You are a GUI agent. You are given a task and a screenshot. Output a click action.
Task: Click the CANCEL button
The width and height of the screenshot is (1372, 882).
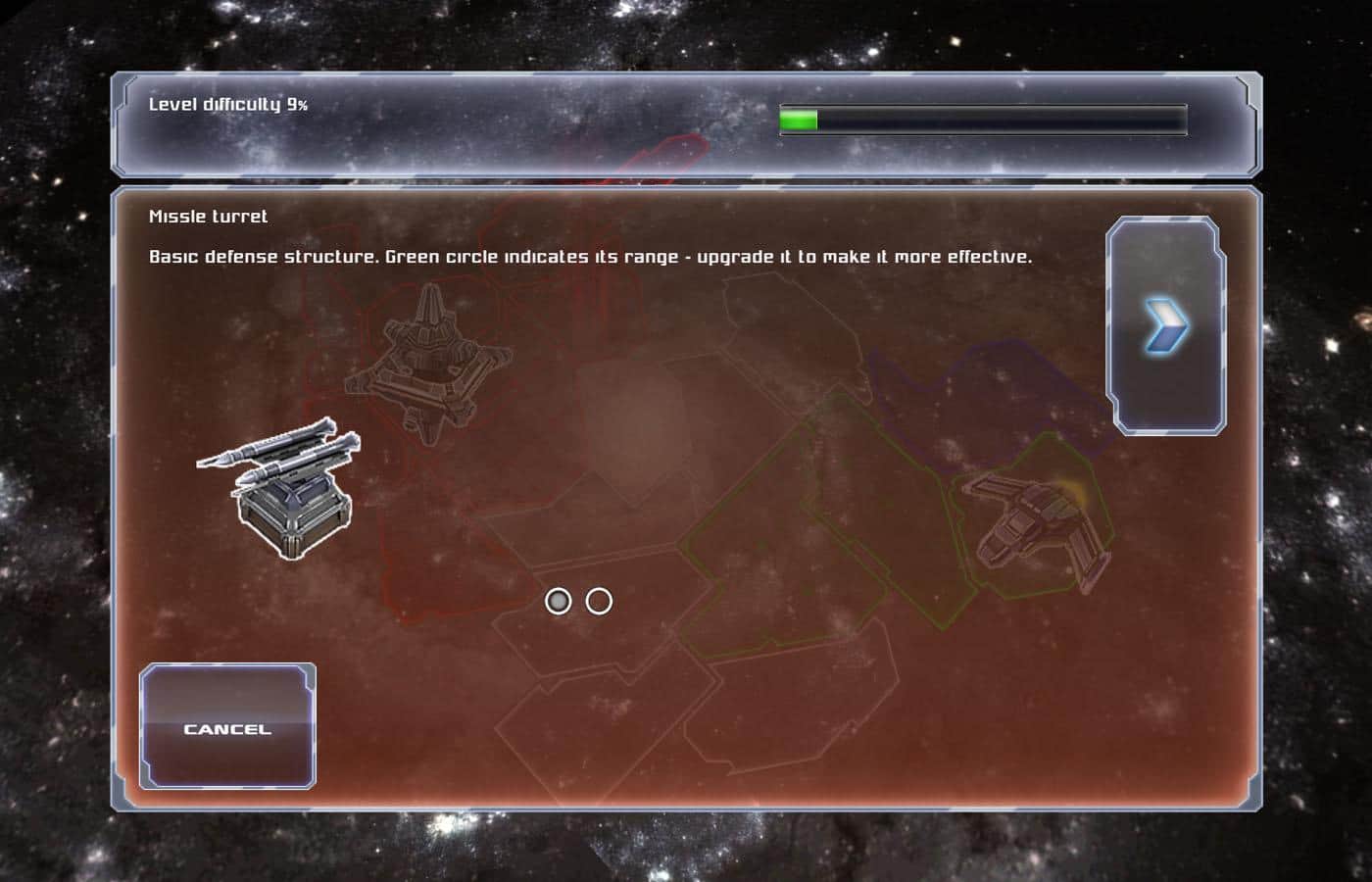[227, 727]
